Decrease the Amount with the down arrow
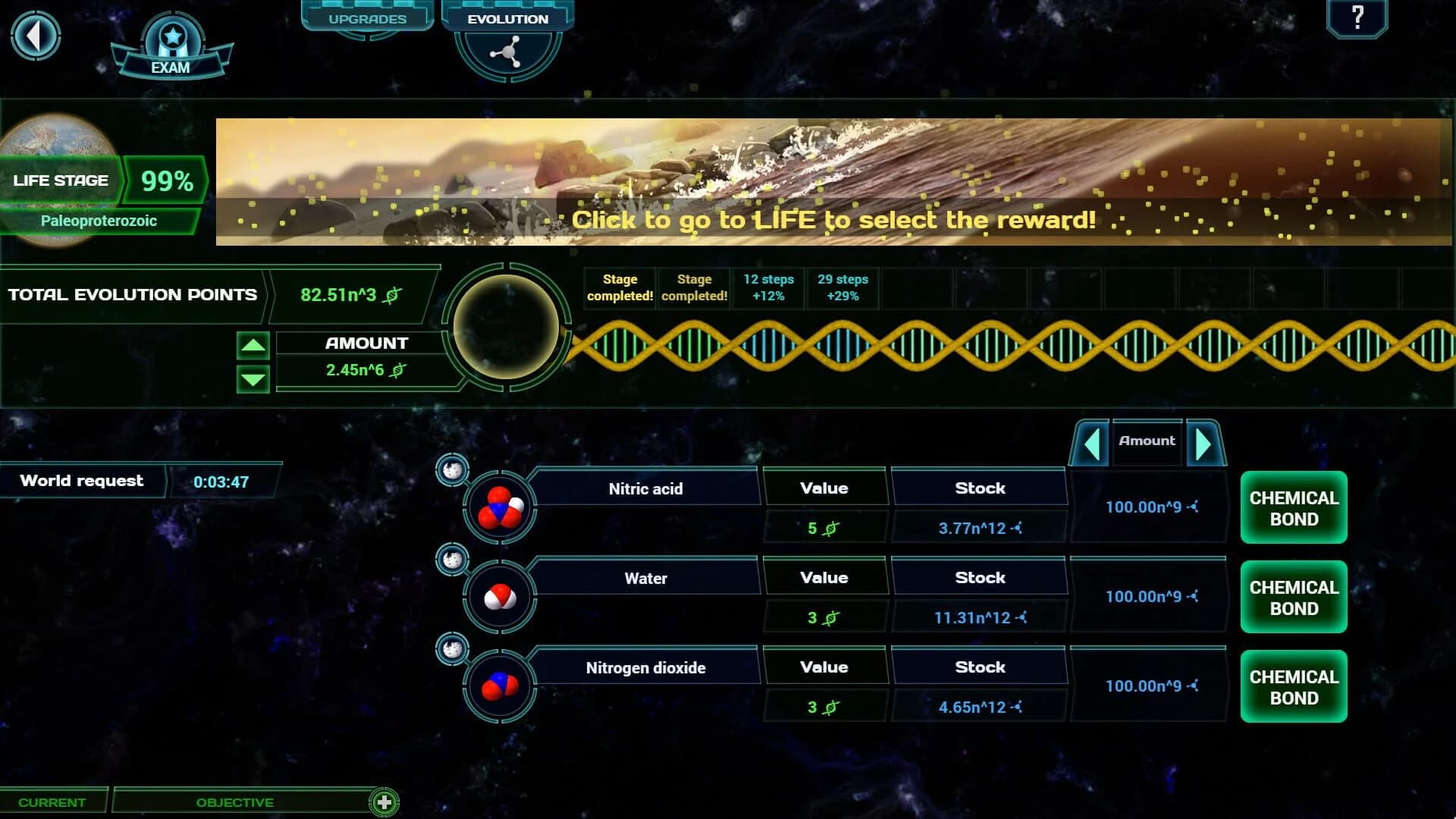 coord(253,378)
